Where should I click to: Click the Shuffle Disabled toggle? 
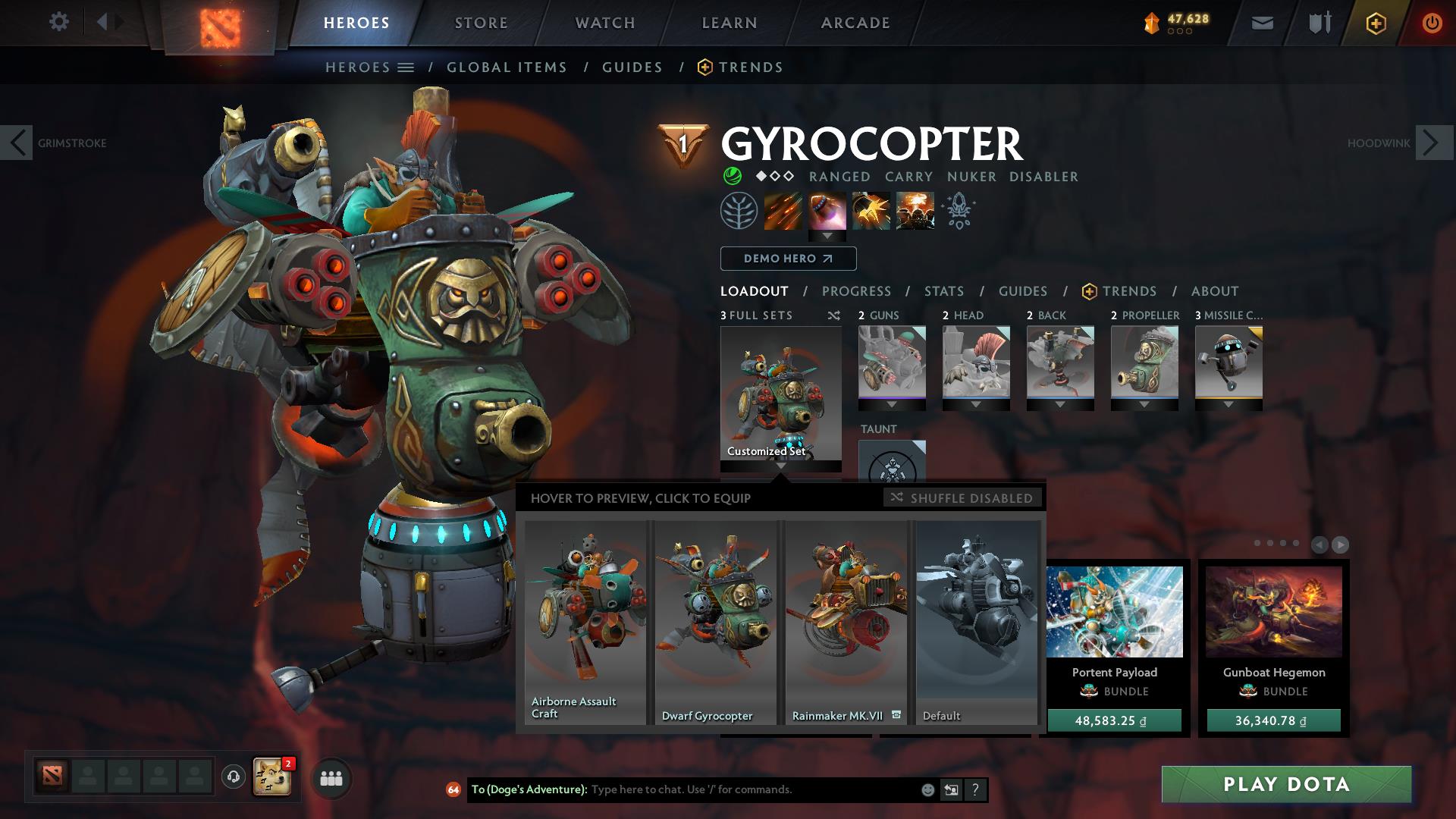963,498
